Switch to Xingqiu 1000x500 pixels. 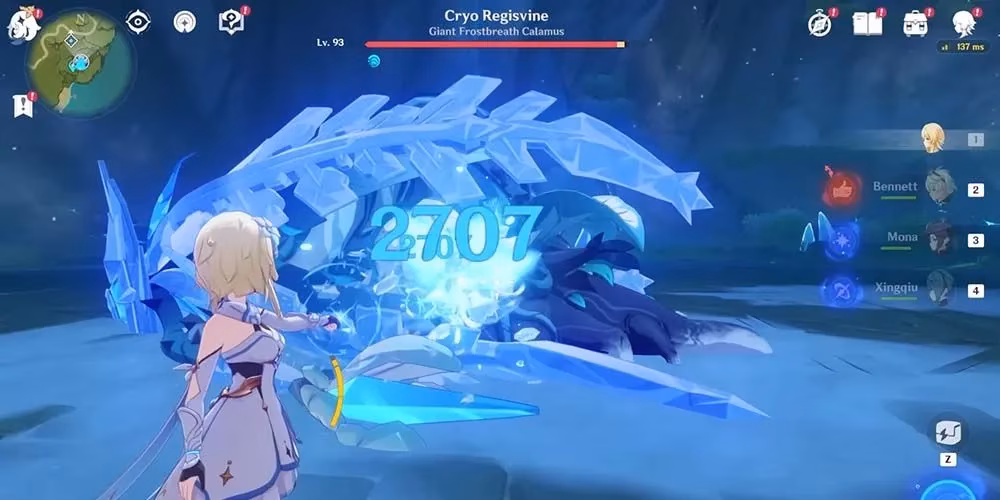[x=938, y=290]
